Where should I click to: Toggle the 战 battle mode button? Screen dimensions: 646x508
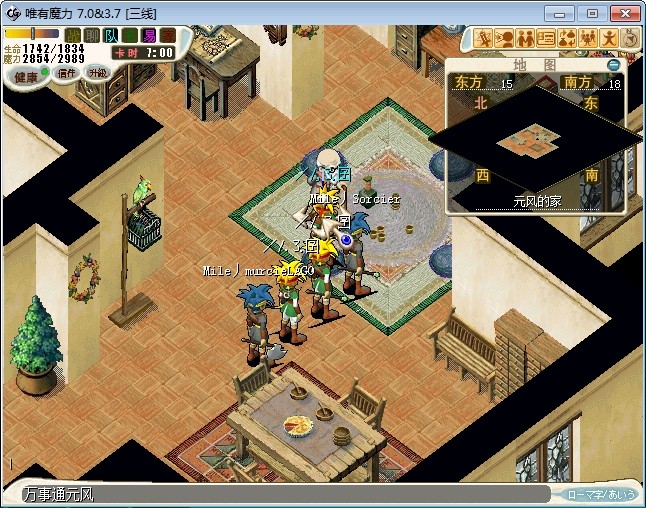[73, 36]
